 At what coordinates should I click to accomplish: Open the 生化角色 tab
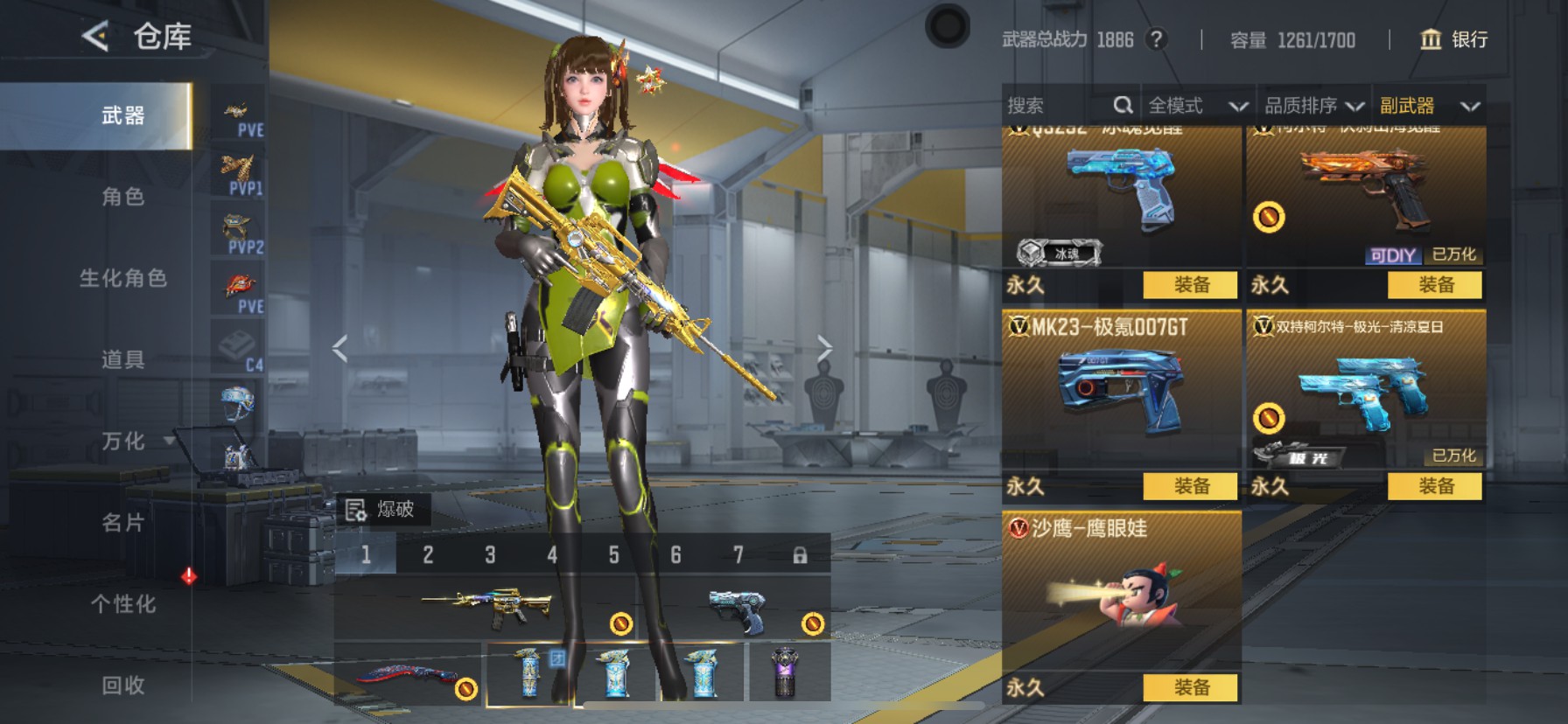pos(122,278)
